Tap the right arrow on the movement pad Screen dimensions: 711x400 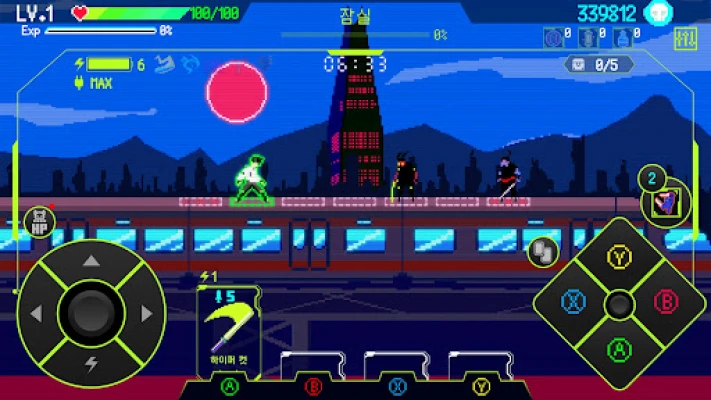click(146, 314)
